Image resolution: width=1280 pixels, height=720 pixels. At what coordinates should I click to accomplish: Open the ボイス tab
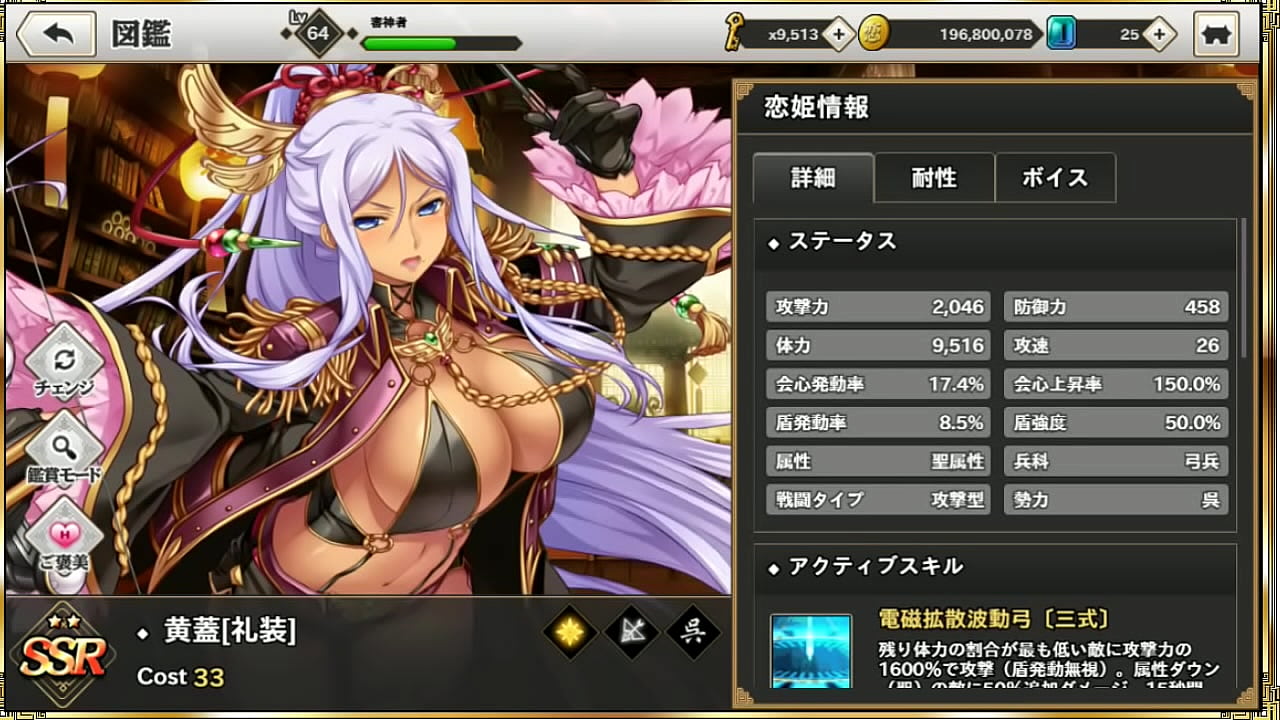(1055, 177)
